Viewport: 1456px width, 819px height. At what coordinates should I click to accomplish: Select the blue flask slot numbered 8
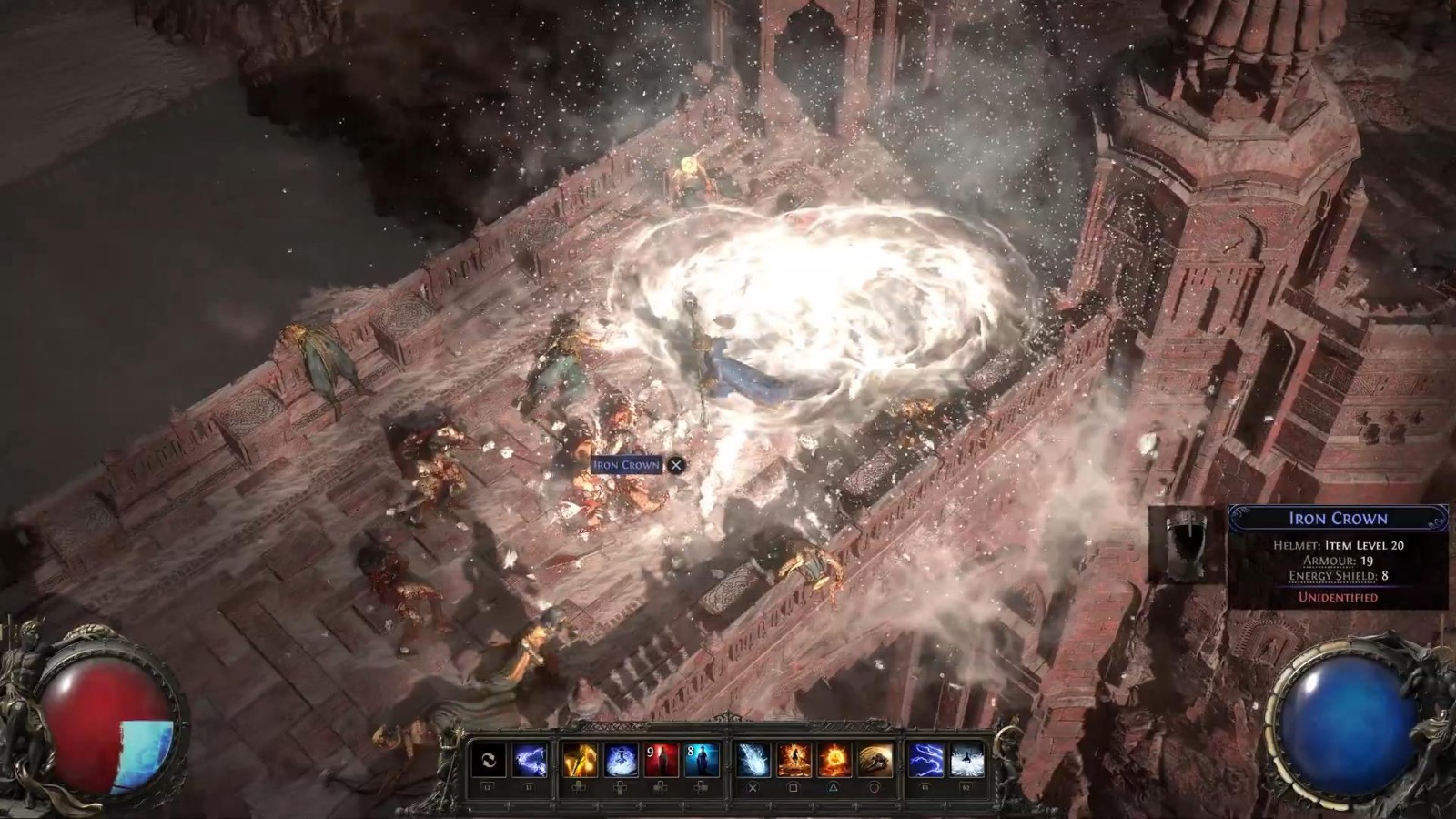(702, 761)
